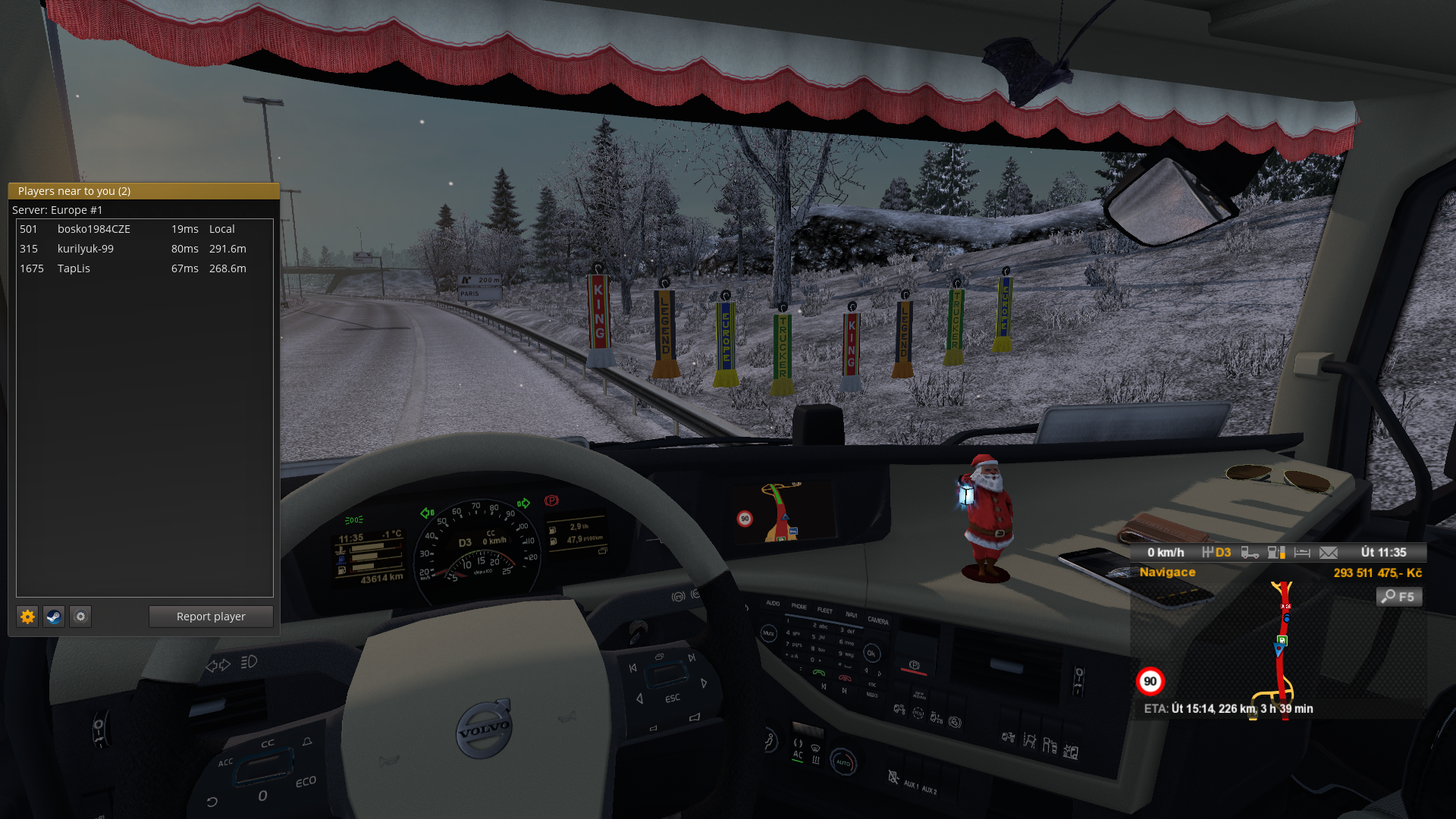Click the truck damage icon
The height and width of the screenshot is (819, 1456).
point(1250,553)
